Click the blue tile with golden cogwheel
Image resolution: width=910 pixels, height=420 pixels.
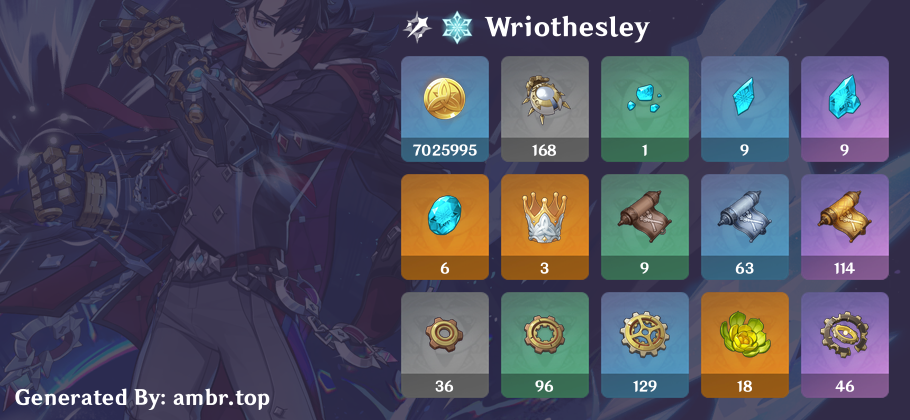point(644,344)
